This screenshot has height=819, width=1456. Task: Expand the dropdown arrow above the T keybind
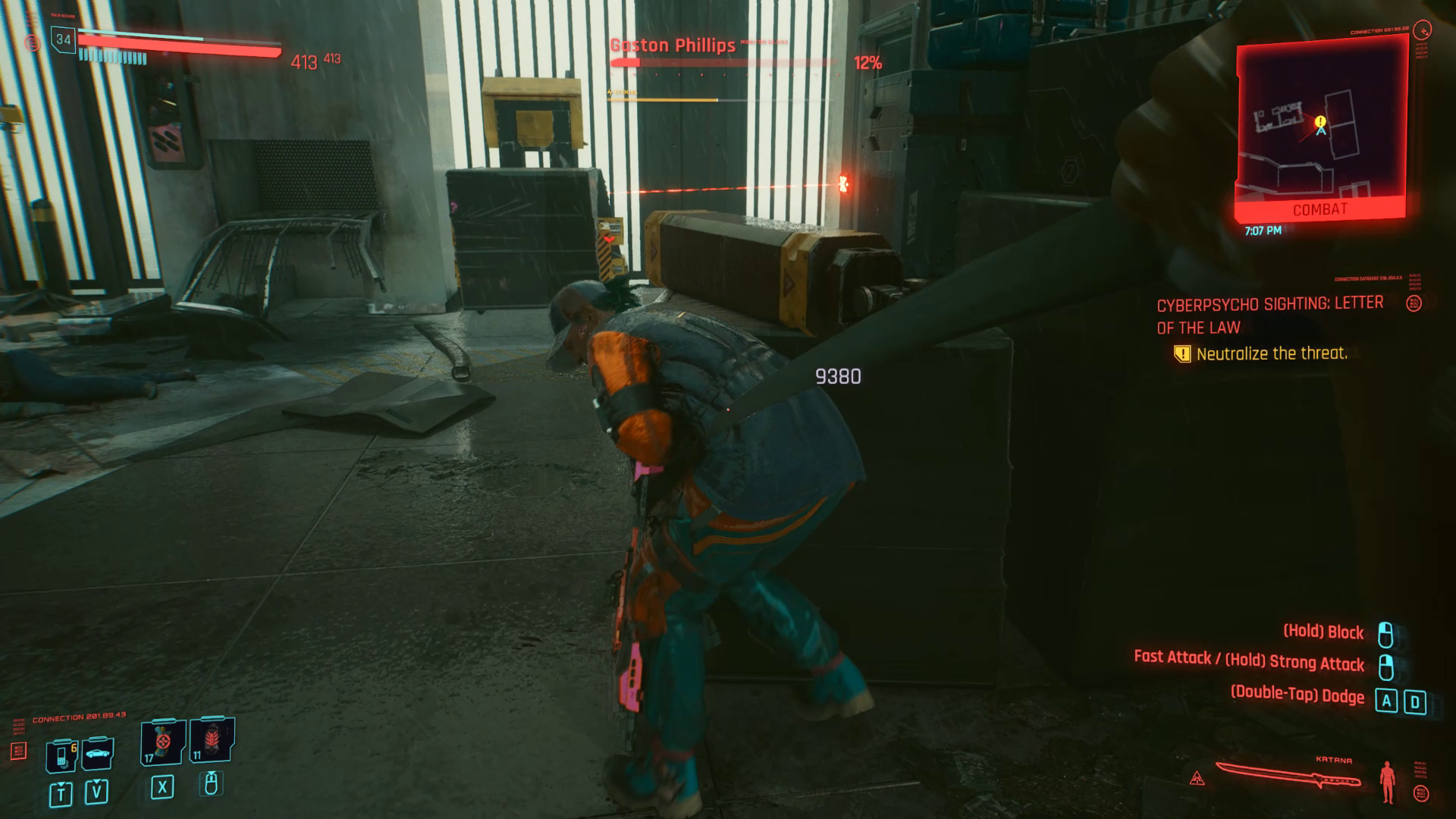click(61, 786)
